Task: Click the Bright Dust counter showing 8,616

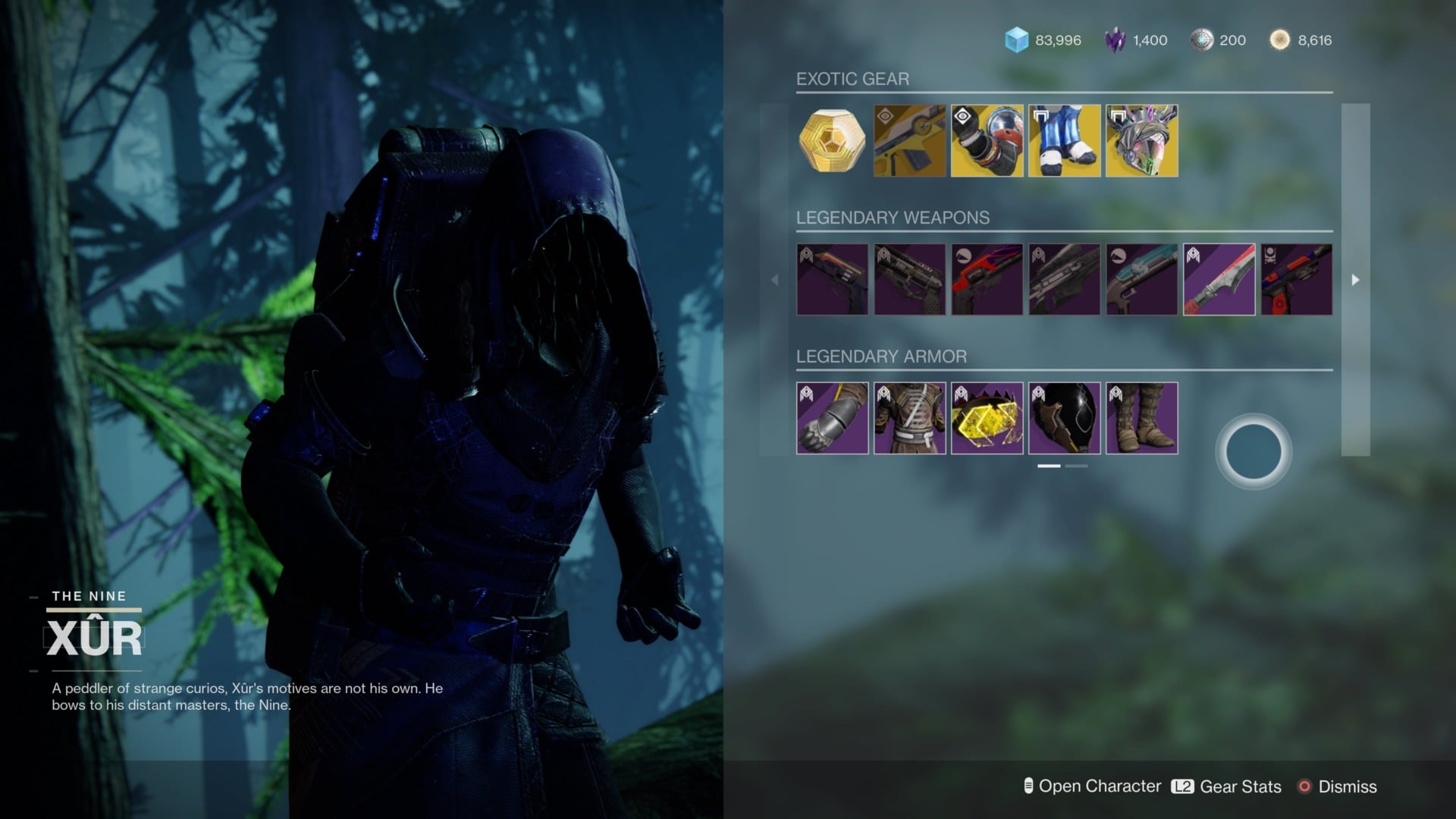Action: [x=1298, y=40]
